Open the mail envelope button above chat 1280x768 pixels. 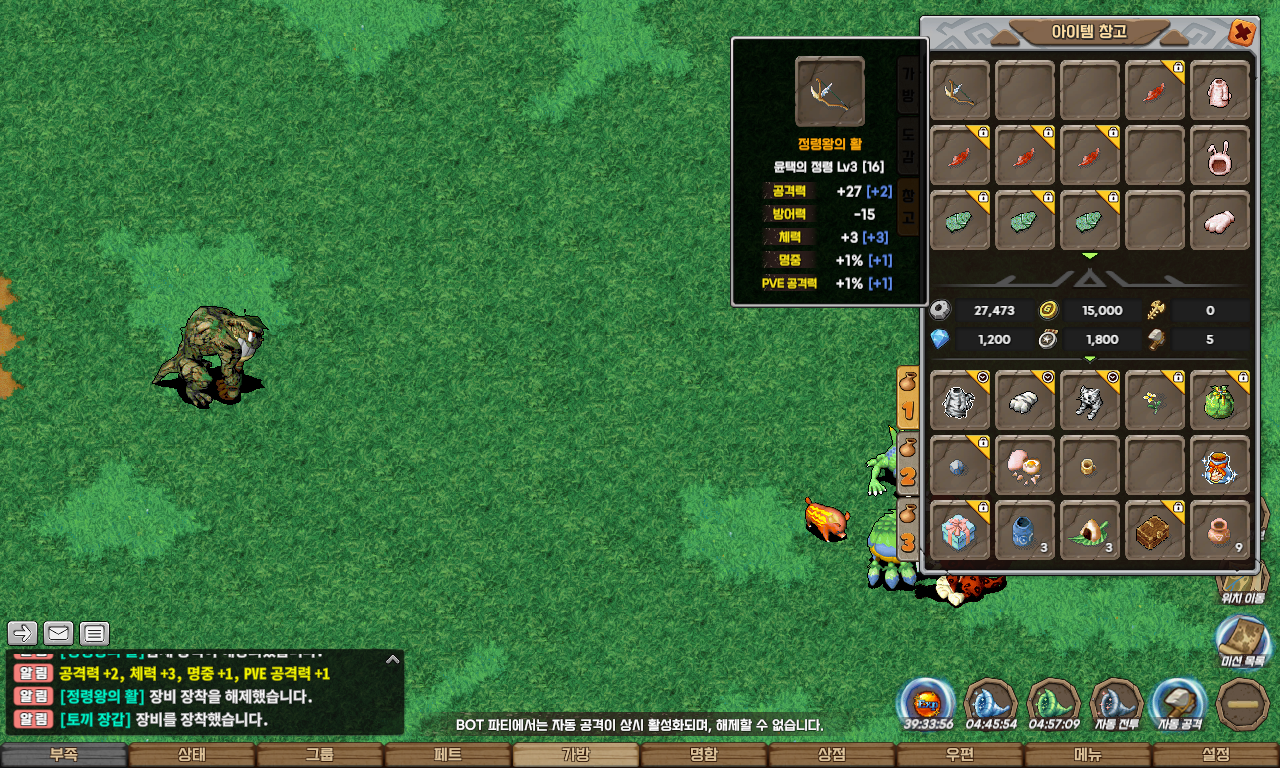(58, 633)
